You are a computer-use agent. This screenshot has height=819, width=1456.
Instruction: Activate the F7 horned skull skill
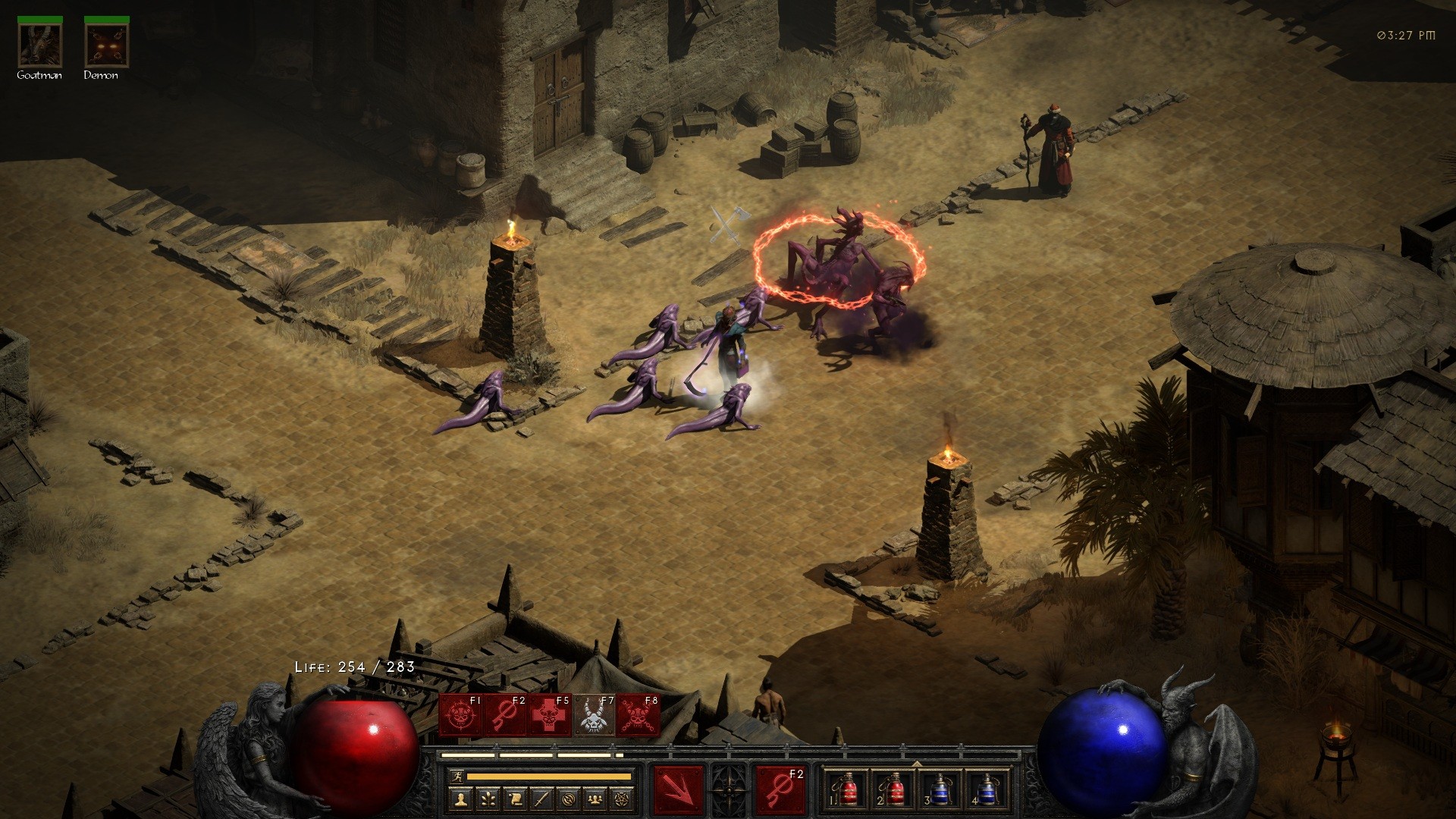tap(594, 715)
